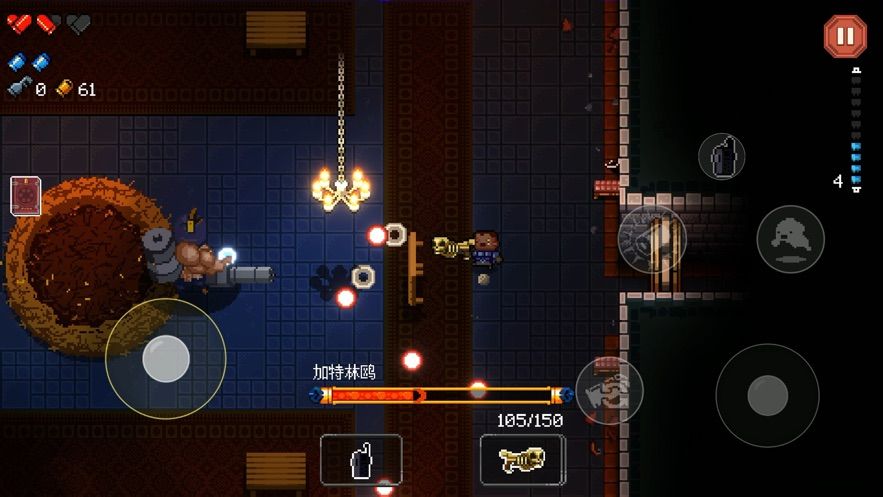
Task: Tap the faded round interact button
Action: tap(652, 239)
